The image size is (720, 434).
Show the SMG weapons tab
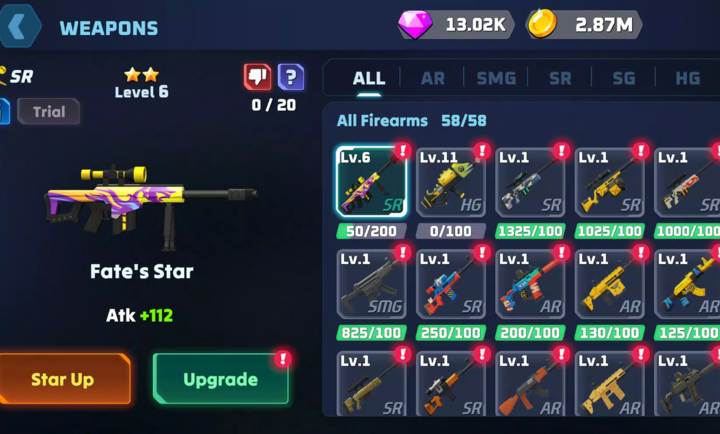(x=496, y=78)
